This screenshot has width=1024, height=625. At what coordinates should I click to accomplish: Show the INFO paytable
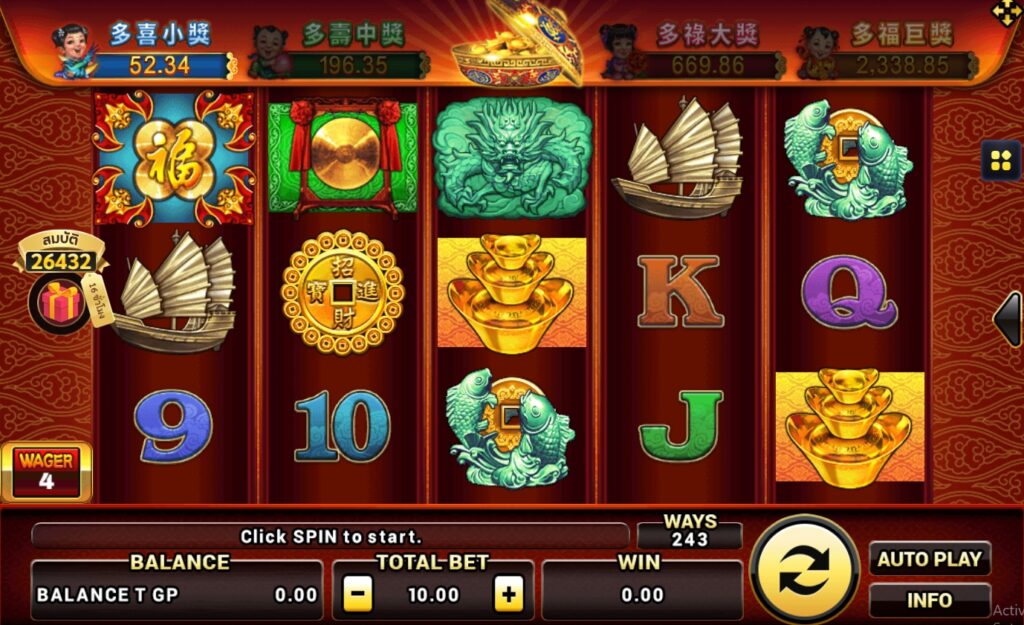pos(929,600)
